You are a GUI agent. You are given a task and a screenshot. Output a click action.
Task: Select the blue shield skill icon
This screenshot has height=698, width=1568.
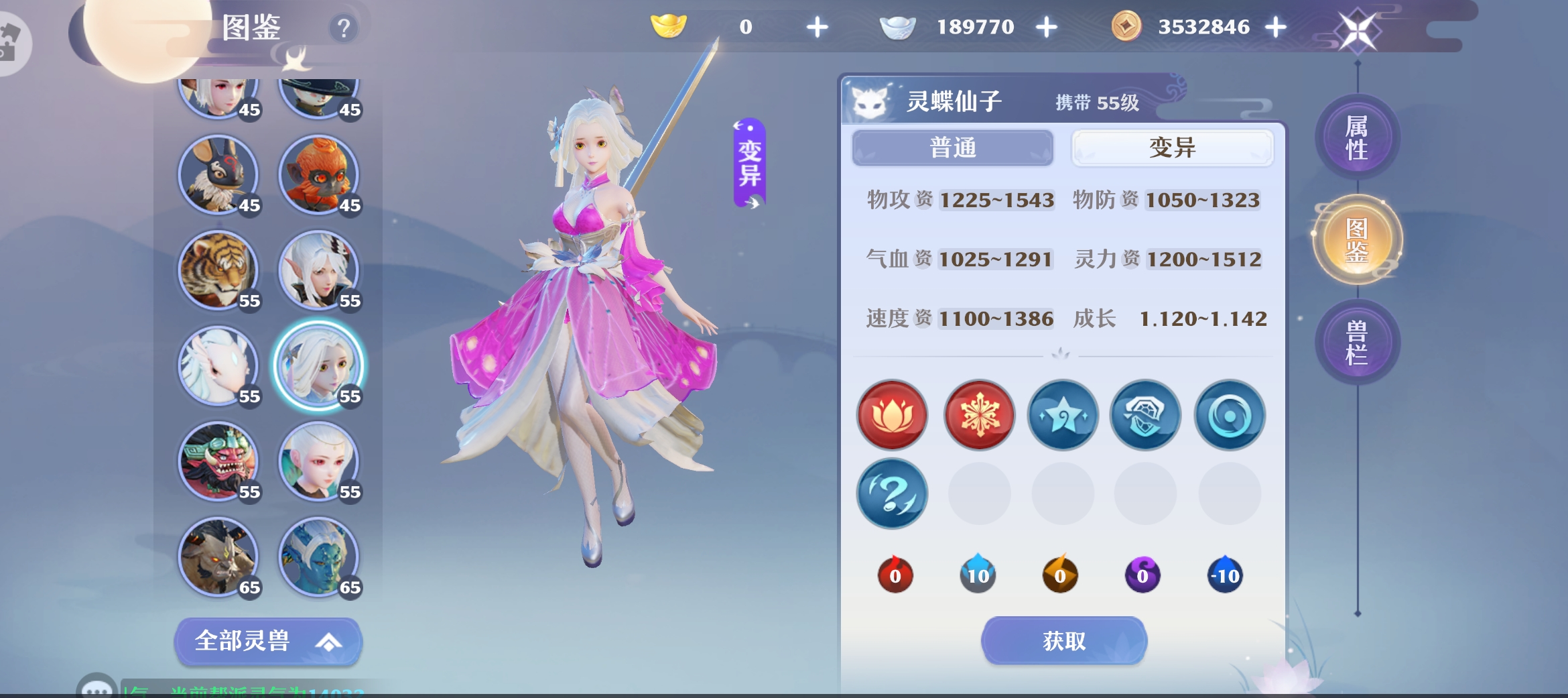pyautogui.click(x=1145, y=416)
